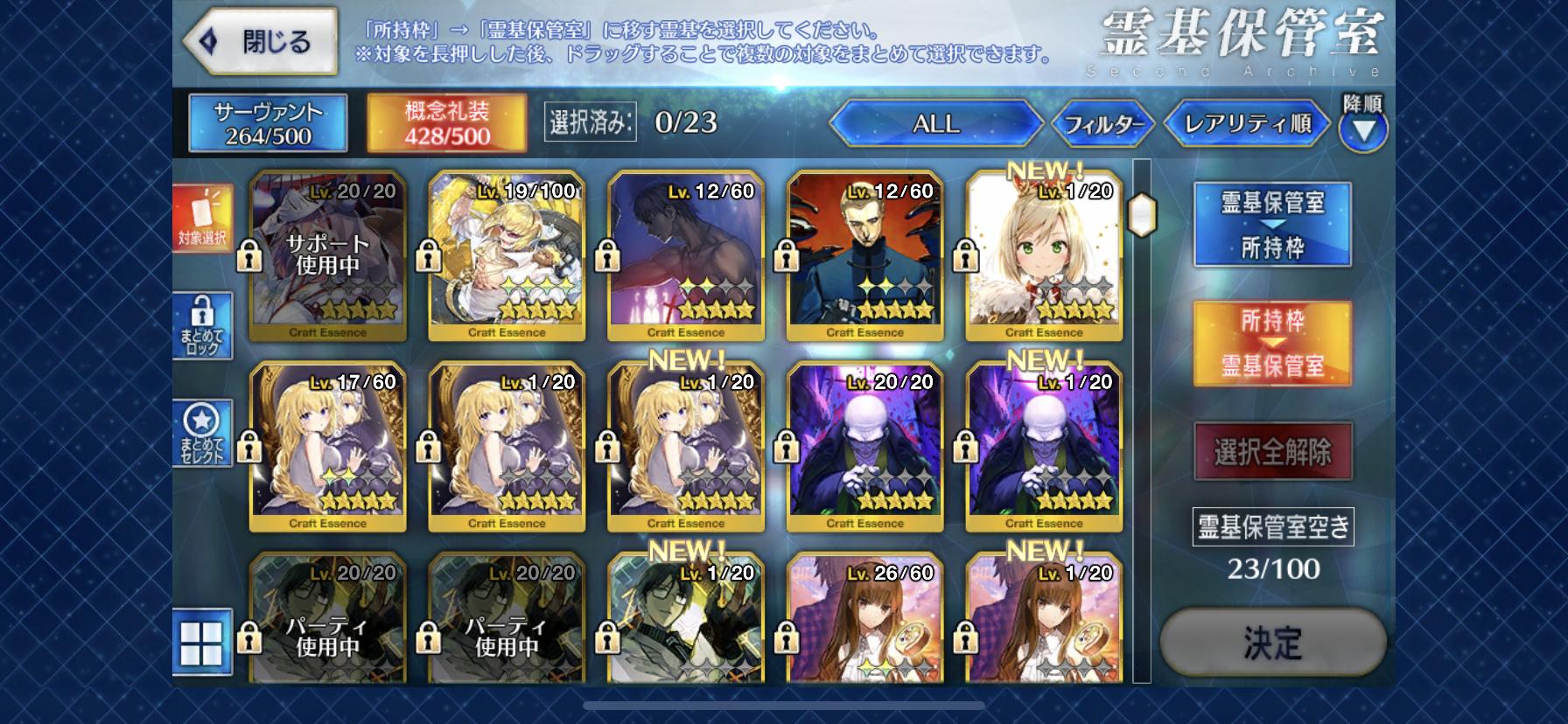Switch to the 概念礼装 tab
This screenshot has height=724, width=1568.
(446, 123)
